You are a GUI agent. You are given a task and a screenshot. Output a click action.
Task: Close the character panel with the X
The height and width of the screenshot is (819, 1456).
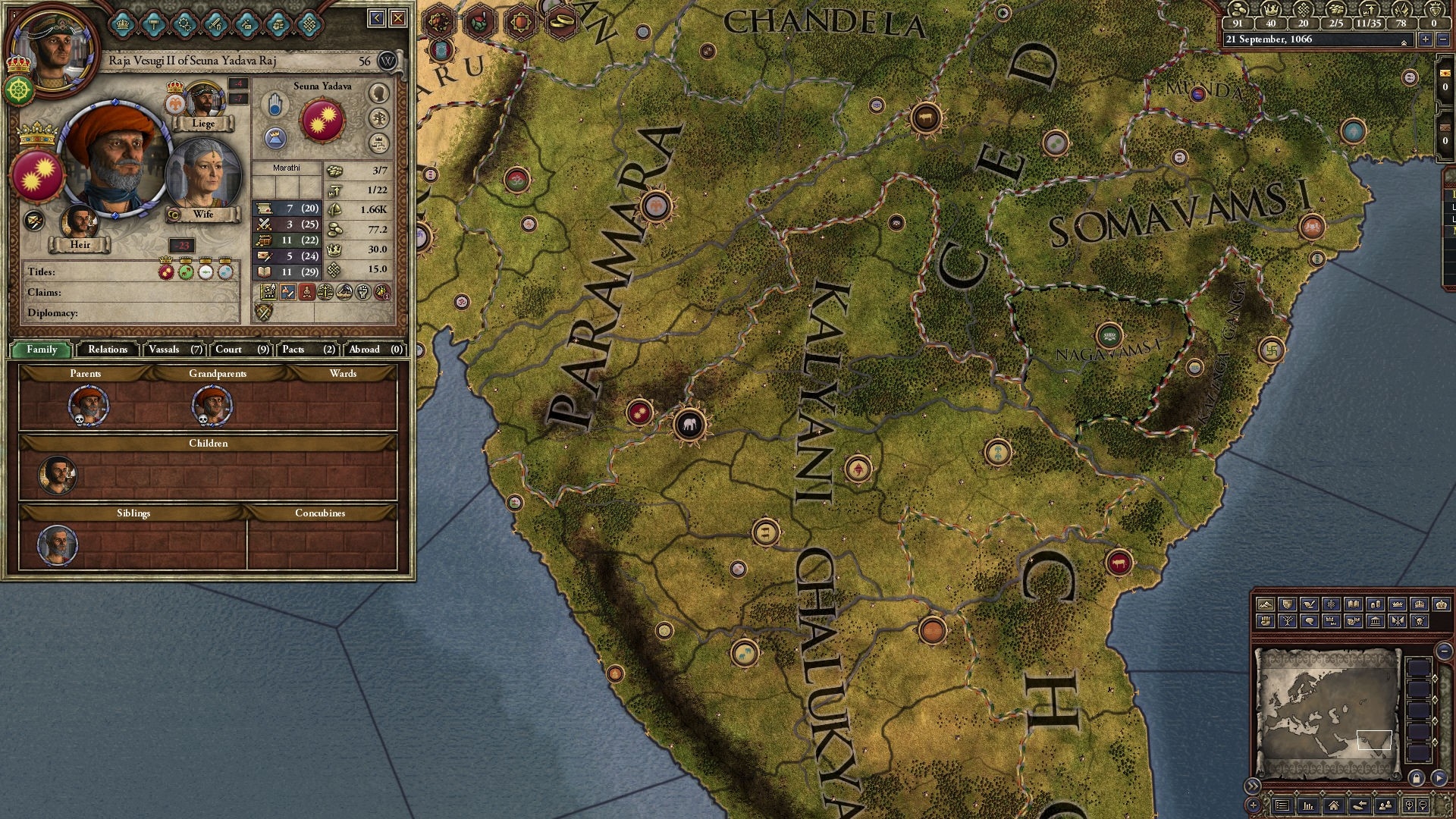[x=398, y=18]
